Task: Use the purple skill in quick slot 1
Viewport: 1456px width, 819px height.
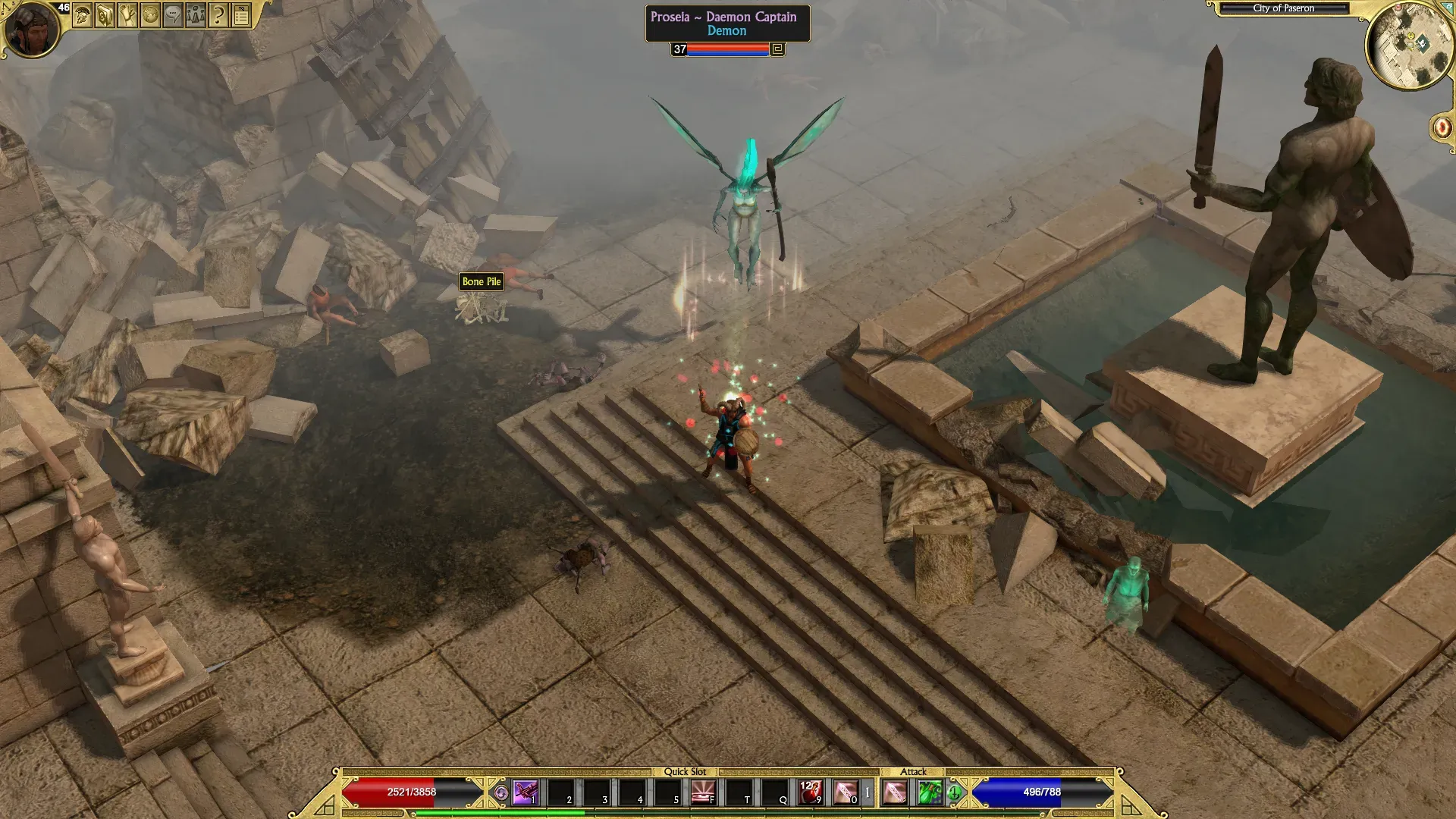Action: click(526, 792)
